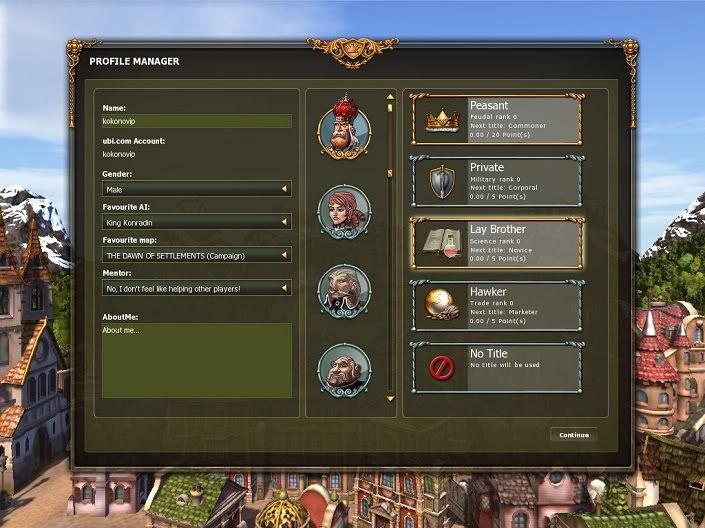The height and width of the screenshot is (528, 705).
Task: Open the Favourite AI dropdown
Action: pos(196,222)
